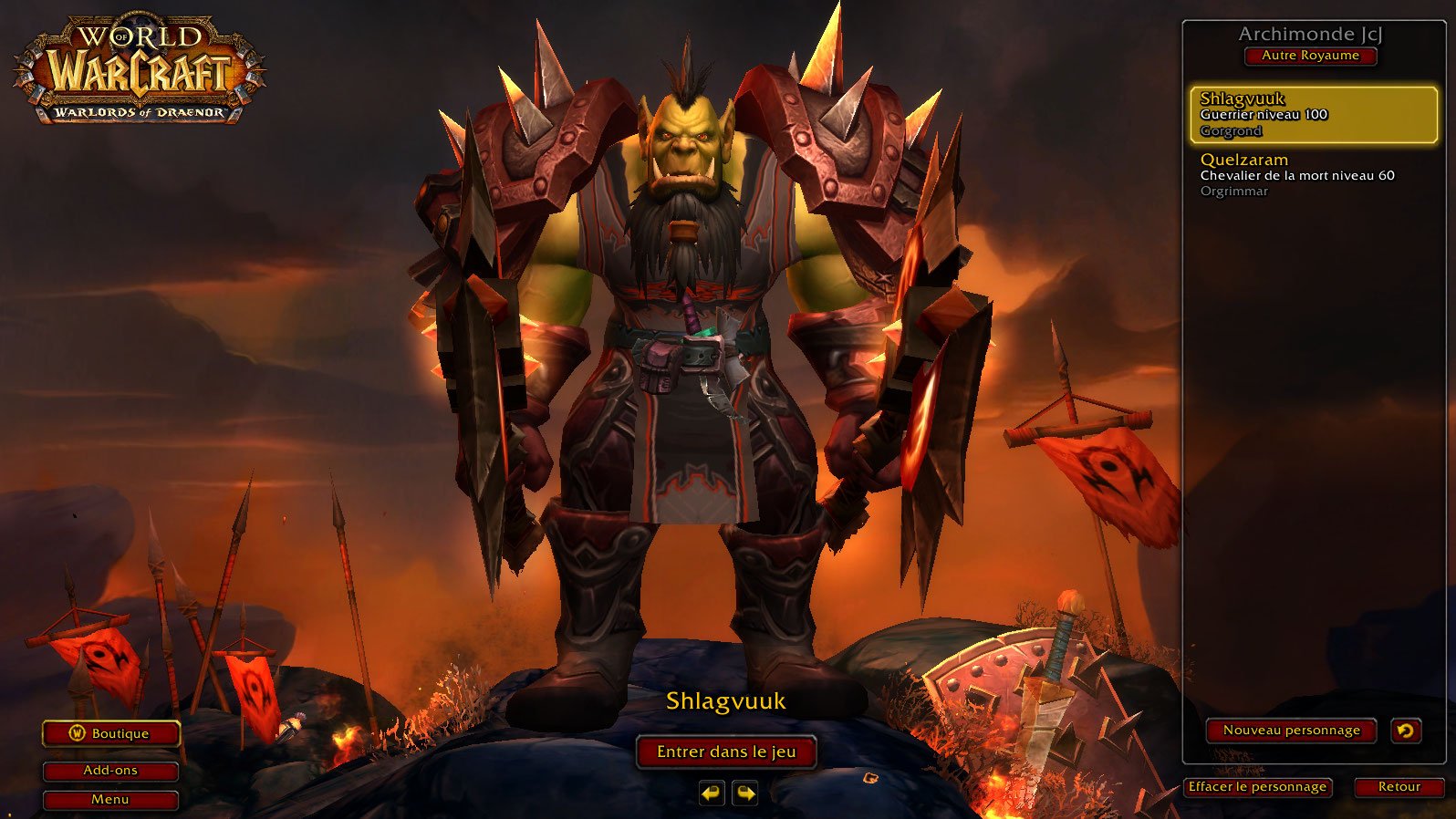Open the Add-ons list
The image size is (1456, 819).
pyautogui.click(x=110, y=771)
